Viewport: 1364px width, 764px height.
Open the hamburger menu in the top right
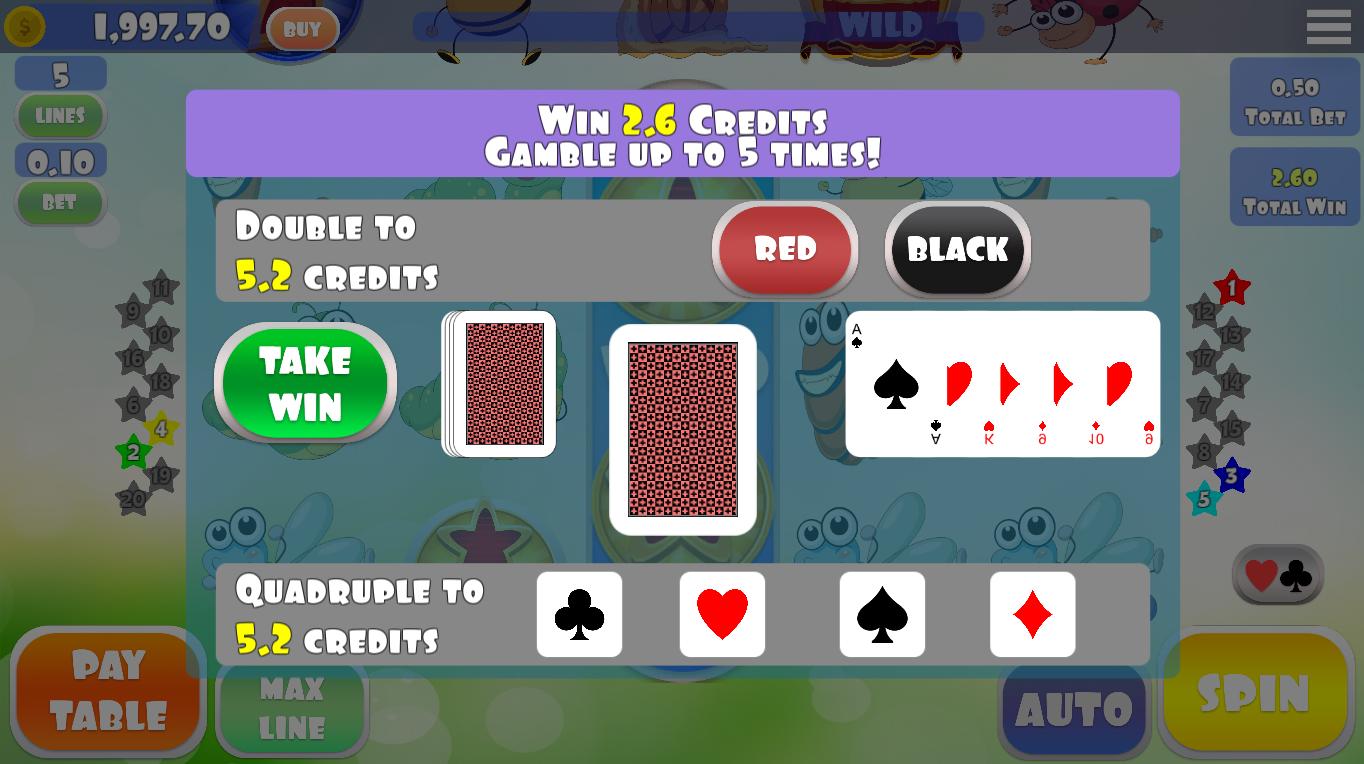(1328, 26)
